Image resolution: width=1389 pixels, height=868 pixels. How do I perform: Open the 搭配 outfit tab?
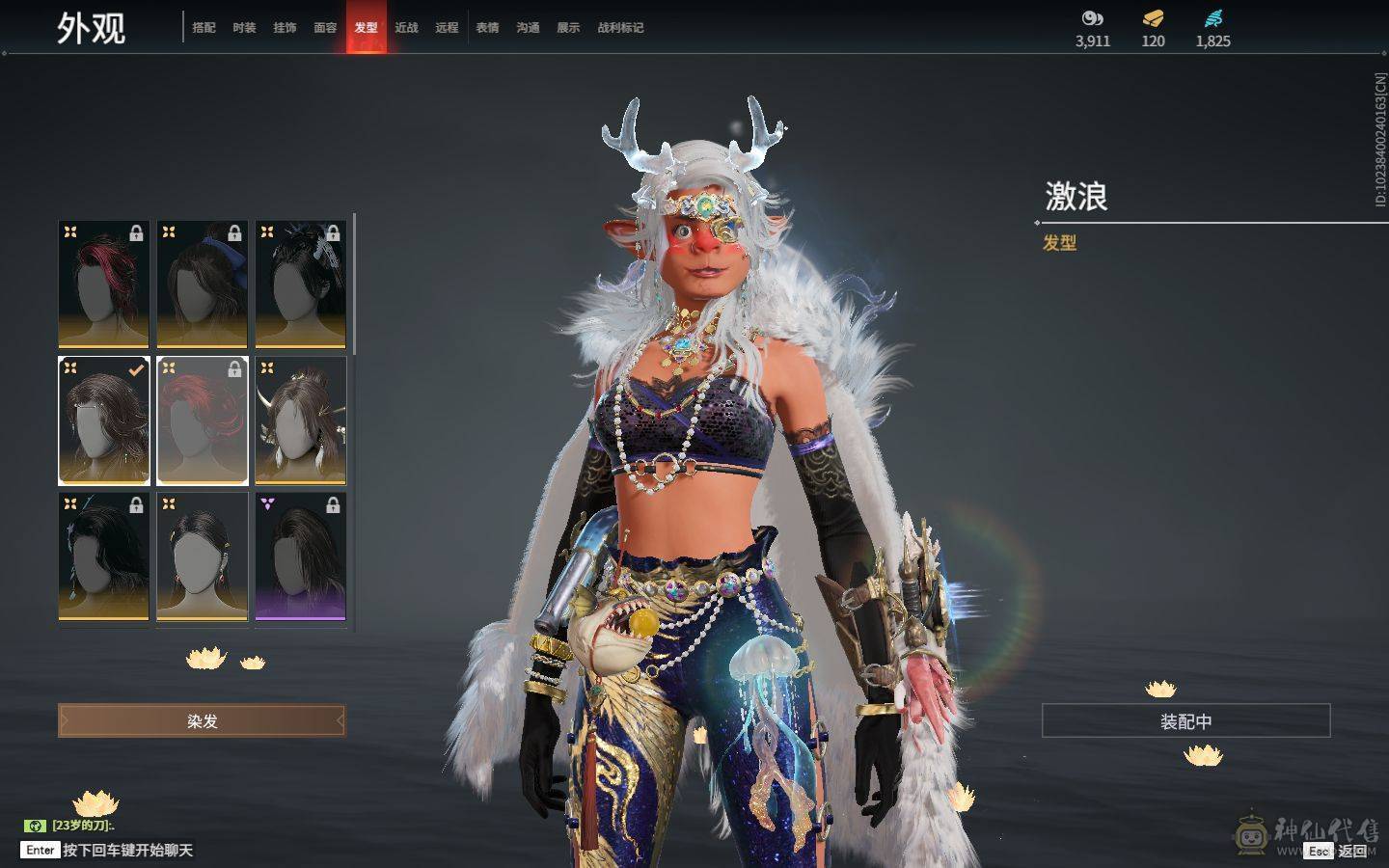(204, 28)
